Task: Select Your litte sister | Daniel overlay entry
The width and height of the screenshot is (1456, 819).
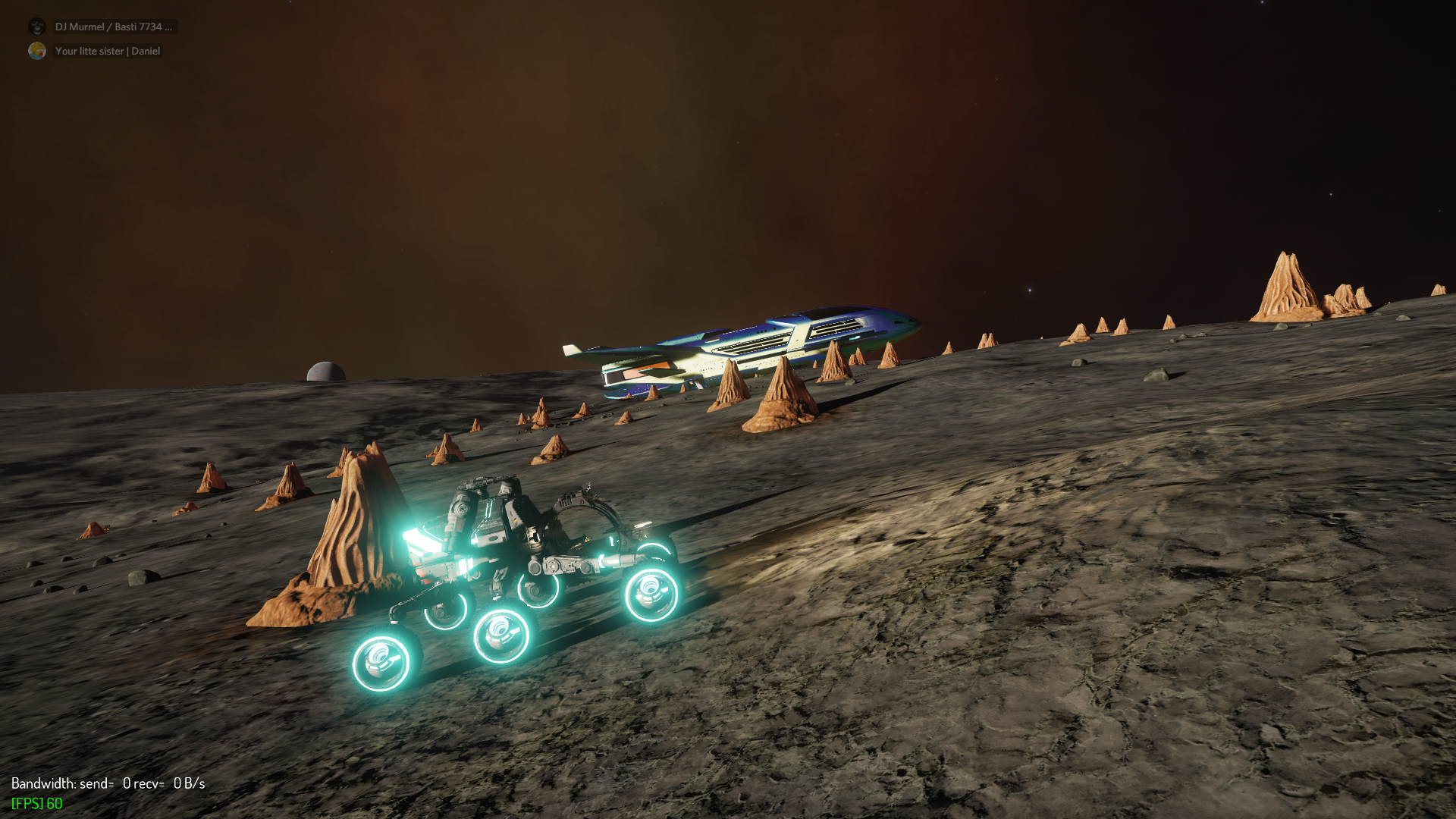Action: tap(107, 51)
